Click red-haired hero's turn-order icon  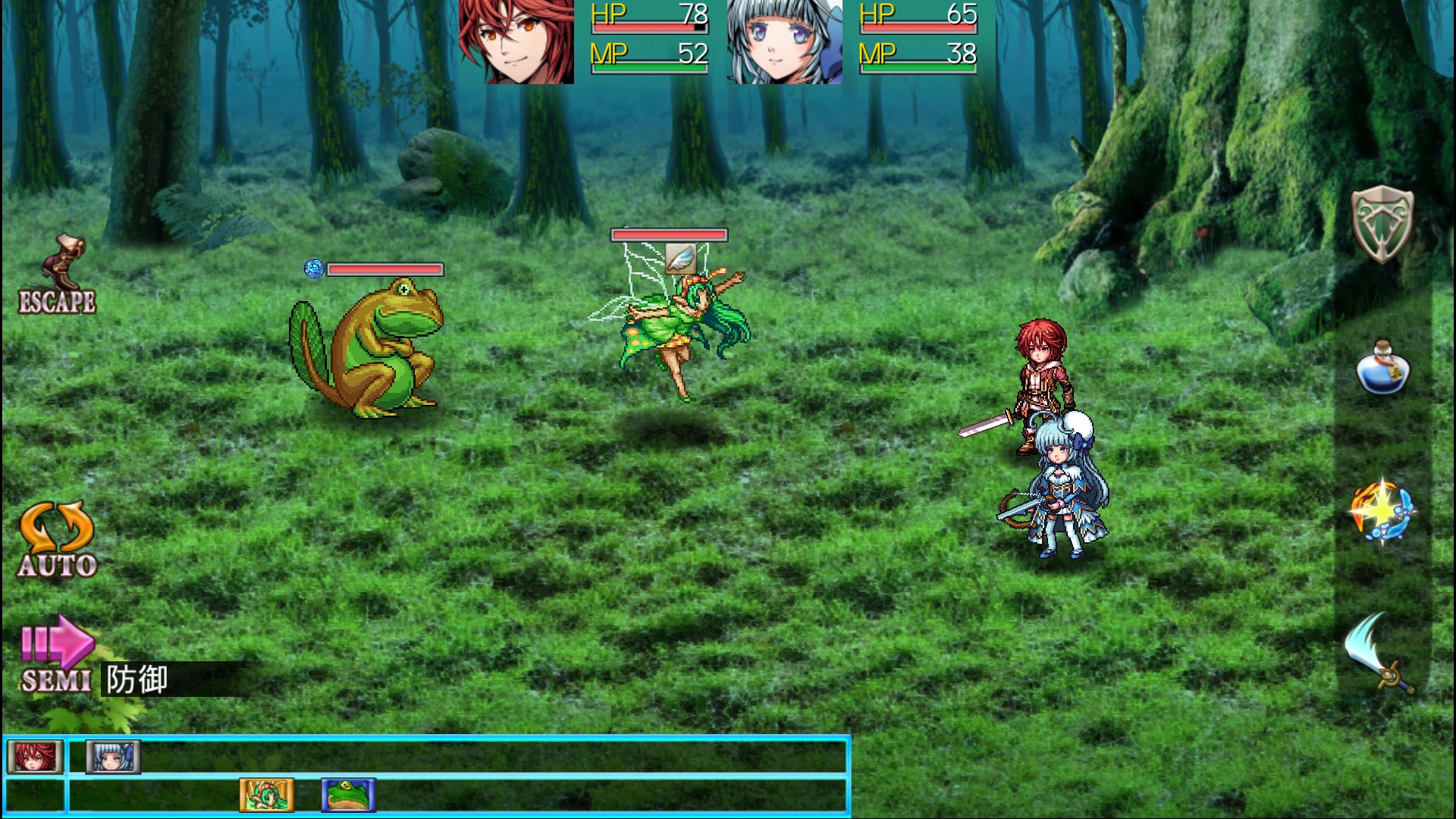pyautogui.click(x=35, y=756)
